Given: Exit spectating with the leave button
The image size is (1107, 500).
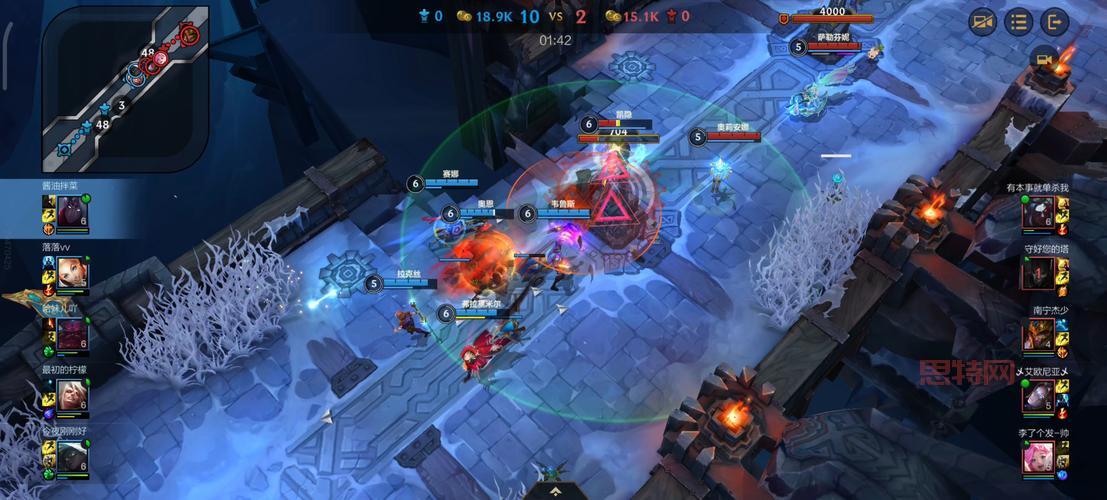Looking at the screenshot, I should pyautogui.click(x=1054, y=21).
